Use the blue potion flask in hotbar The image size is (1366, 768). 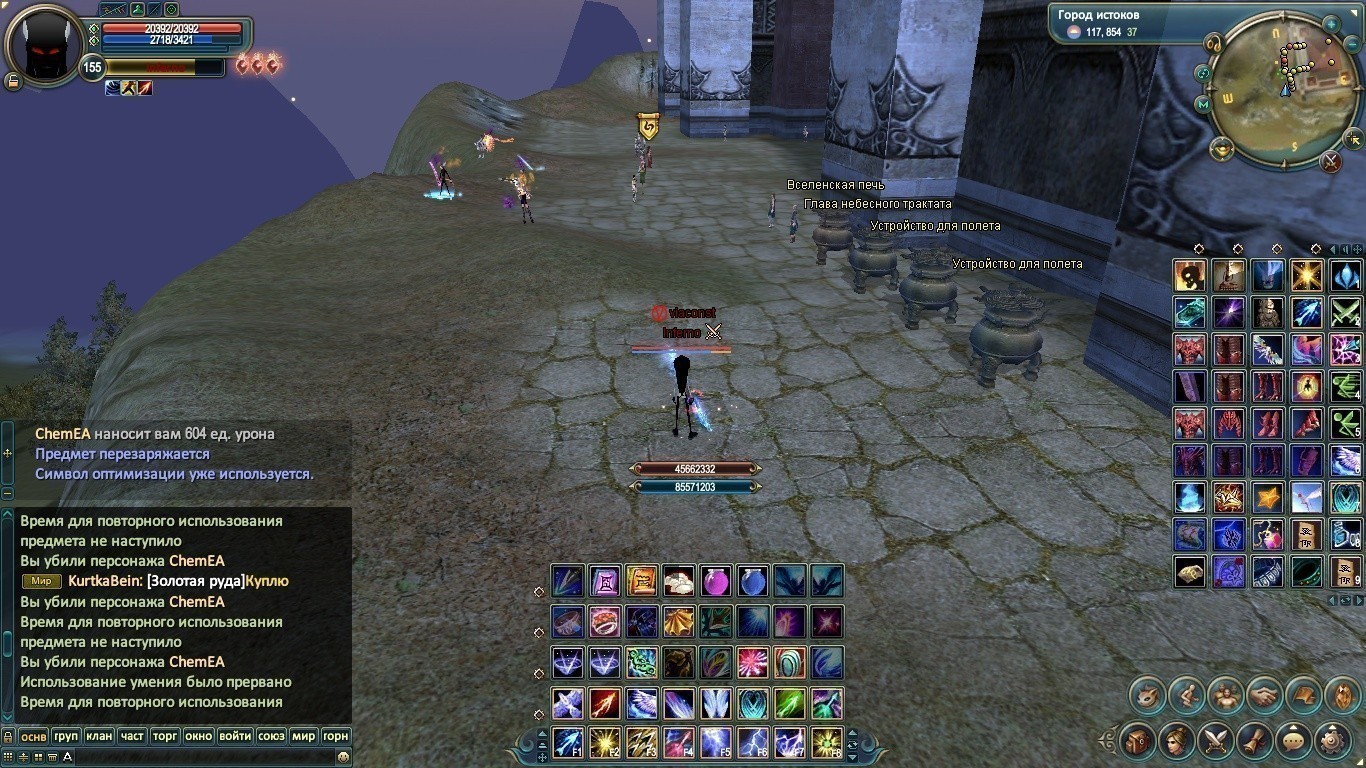[752, 581]
